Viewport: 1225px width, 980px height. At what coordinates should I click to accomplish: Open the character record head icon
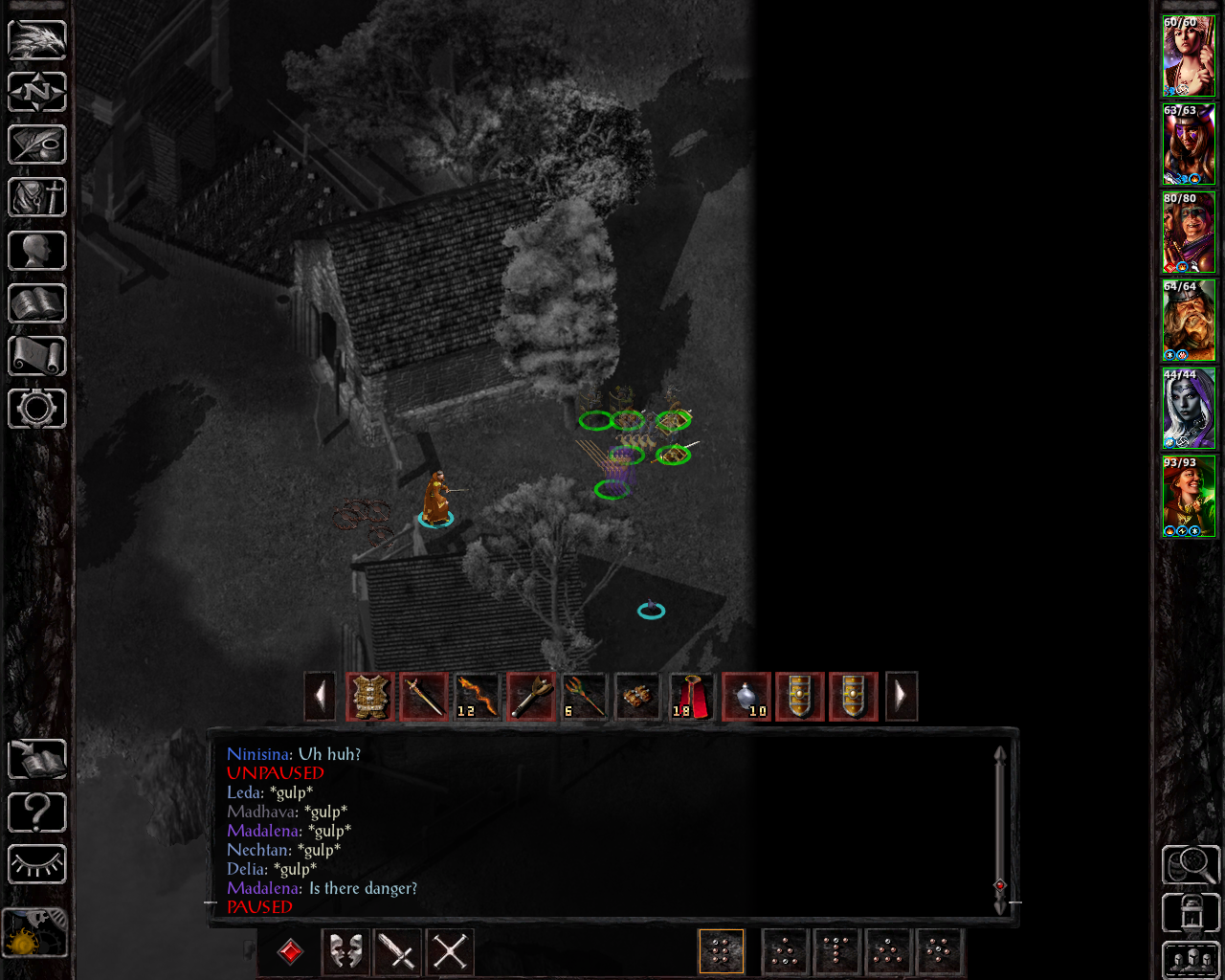click(x=37, y=251)
